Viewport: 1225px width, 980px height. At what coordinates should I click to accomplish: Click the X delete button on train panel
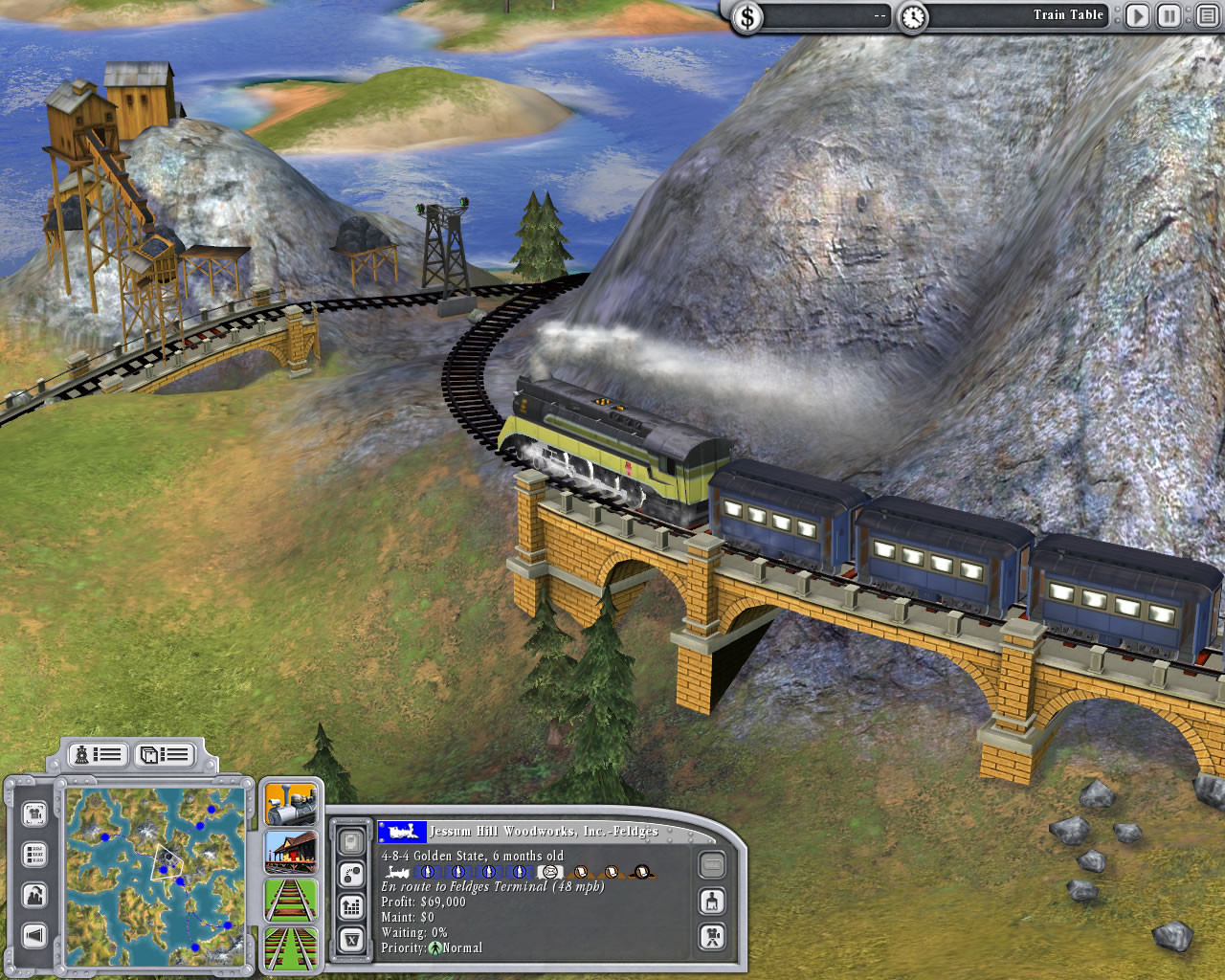(350, 934)
